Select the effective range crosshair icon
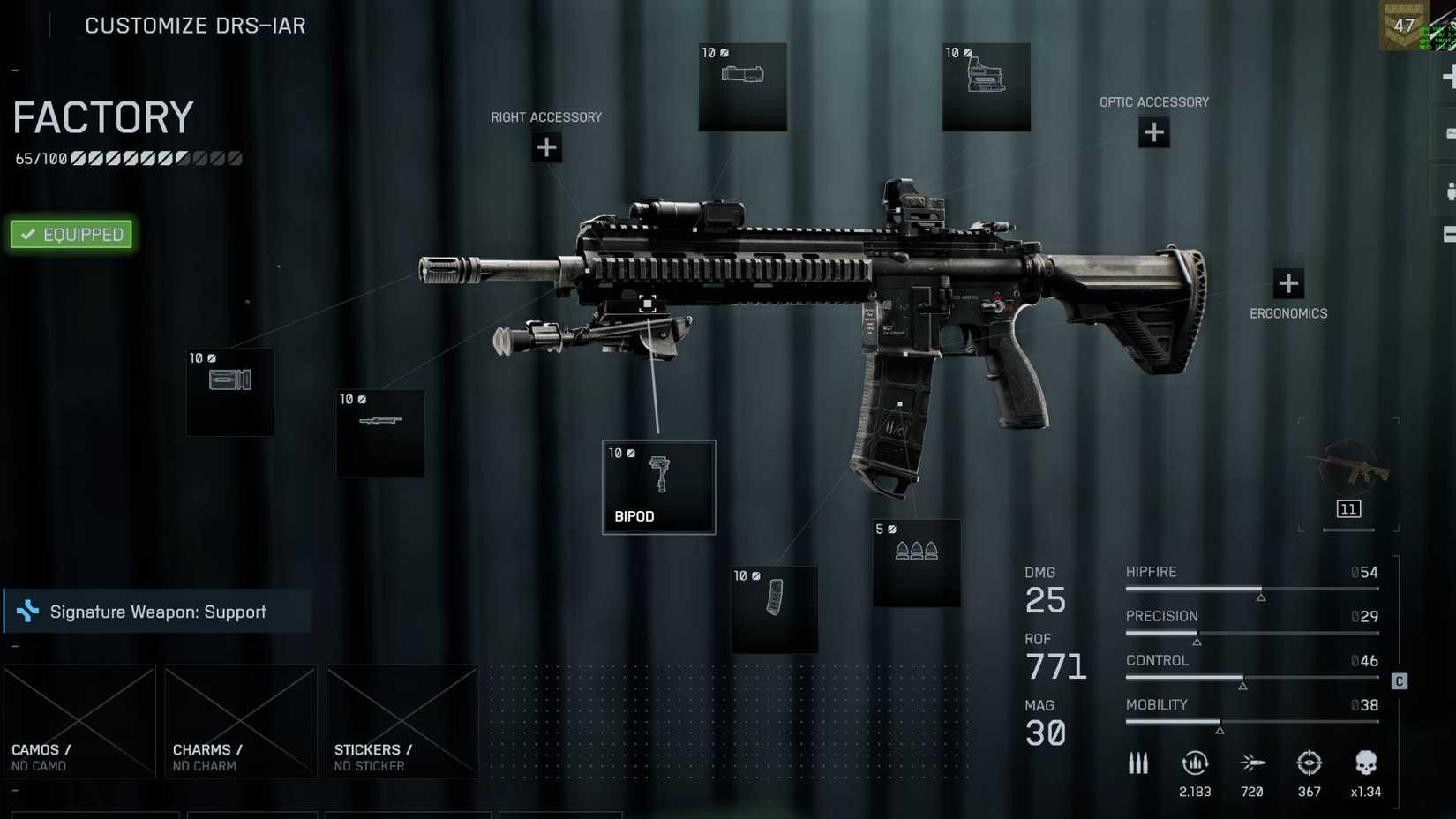This screenshot has width=1456, height=819. pos(1310,764)
